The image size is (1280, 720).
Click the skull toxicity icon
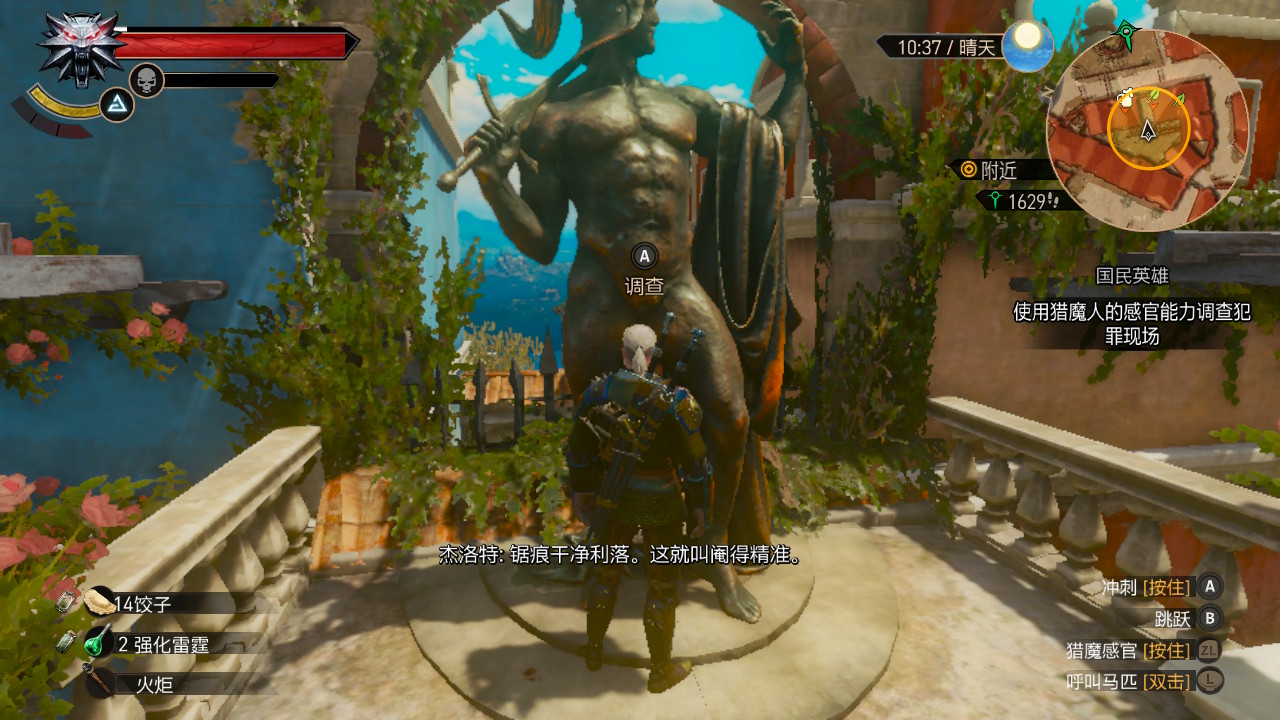coord(146,80)
